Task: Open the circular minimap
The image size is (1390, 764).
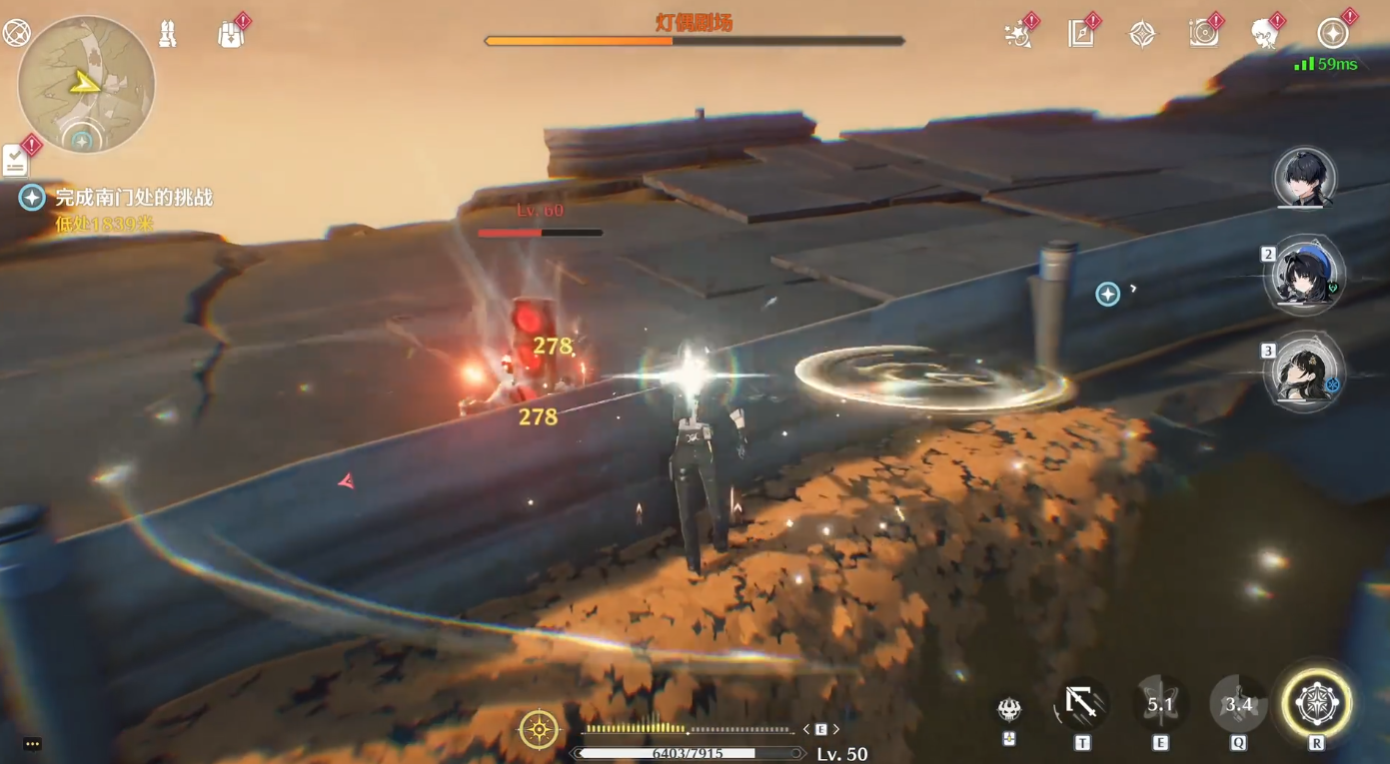Action: pyautogui.click(x=86, y=84)
